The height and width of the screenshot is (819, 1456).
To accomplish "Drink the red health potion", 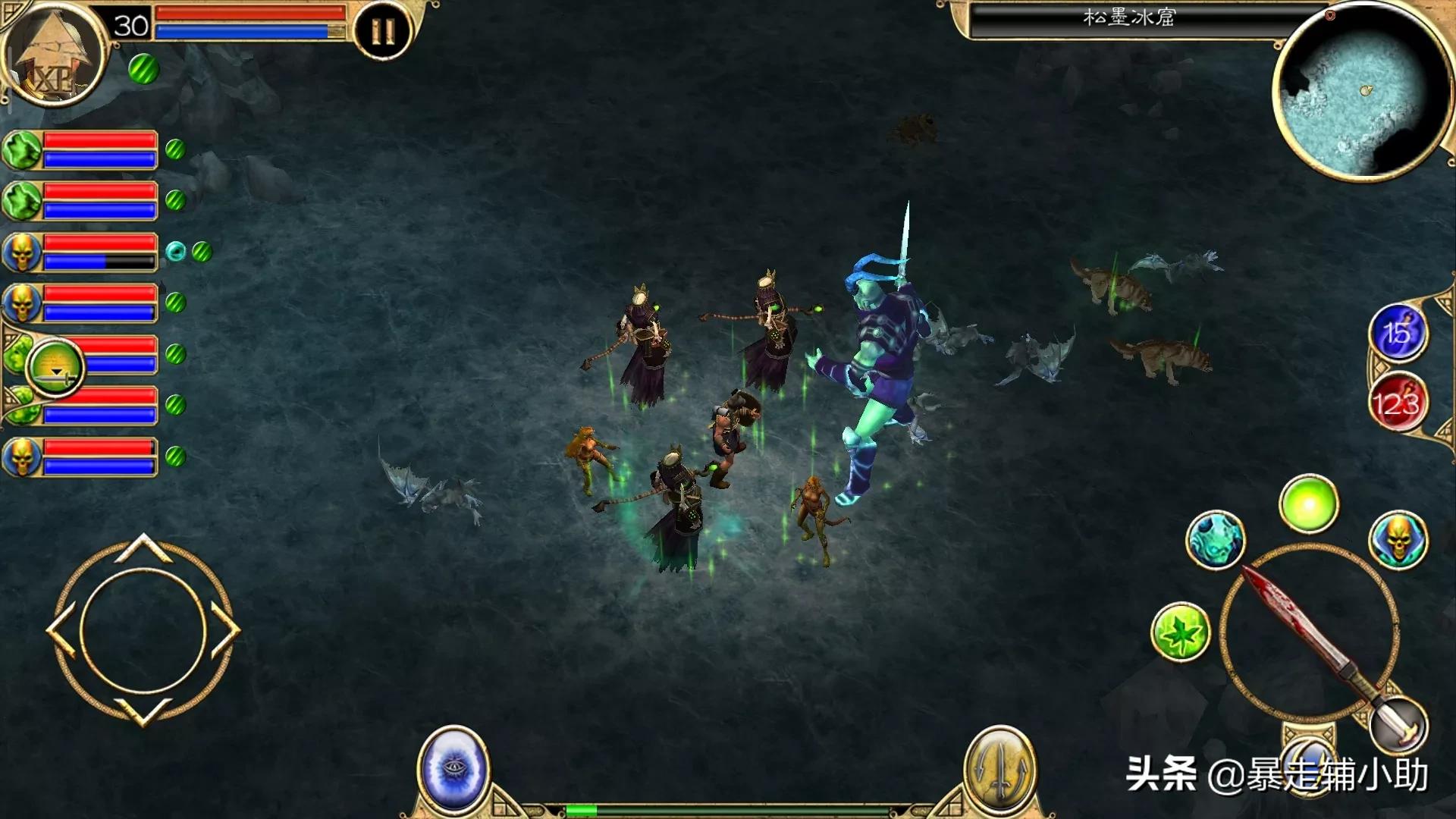I will (x=1398, y=402).
